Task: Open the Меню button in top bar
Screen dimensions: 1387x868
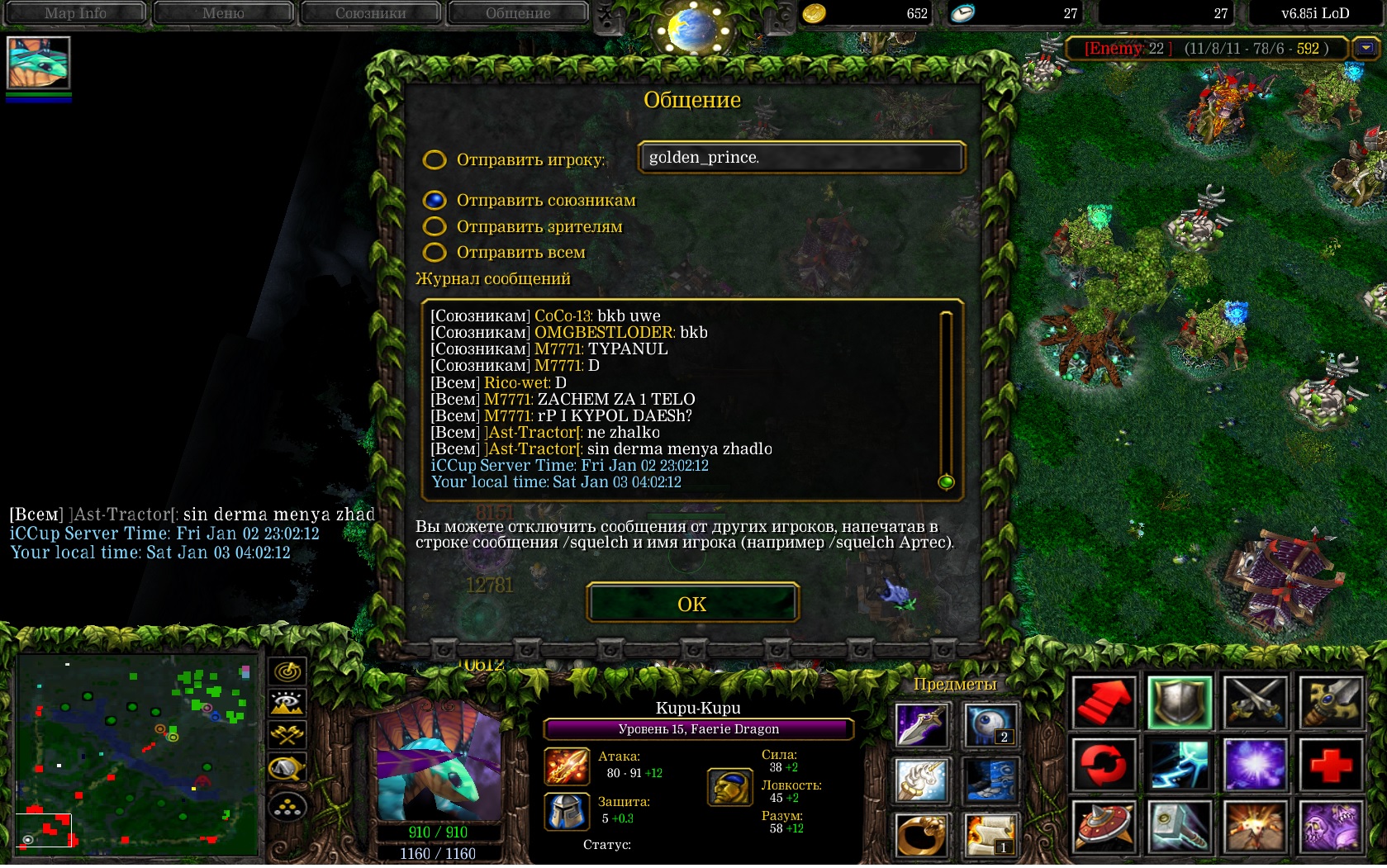Action: 223,12
